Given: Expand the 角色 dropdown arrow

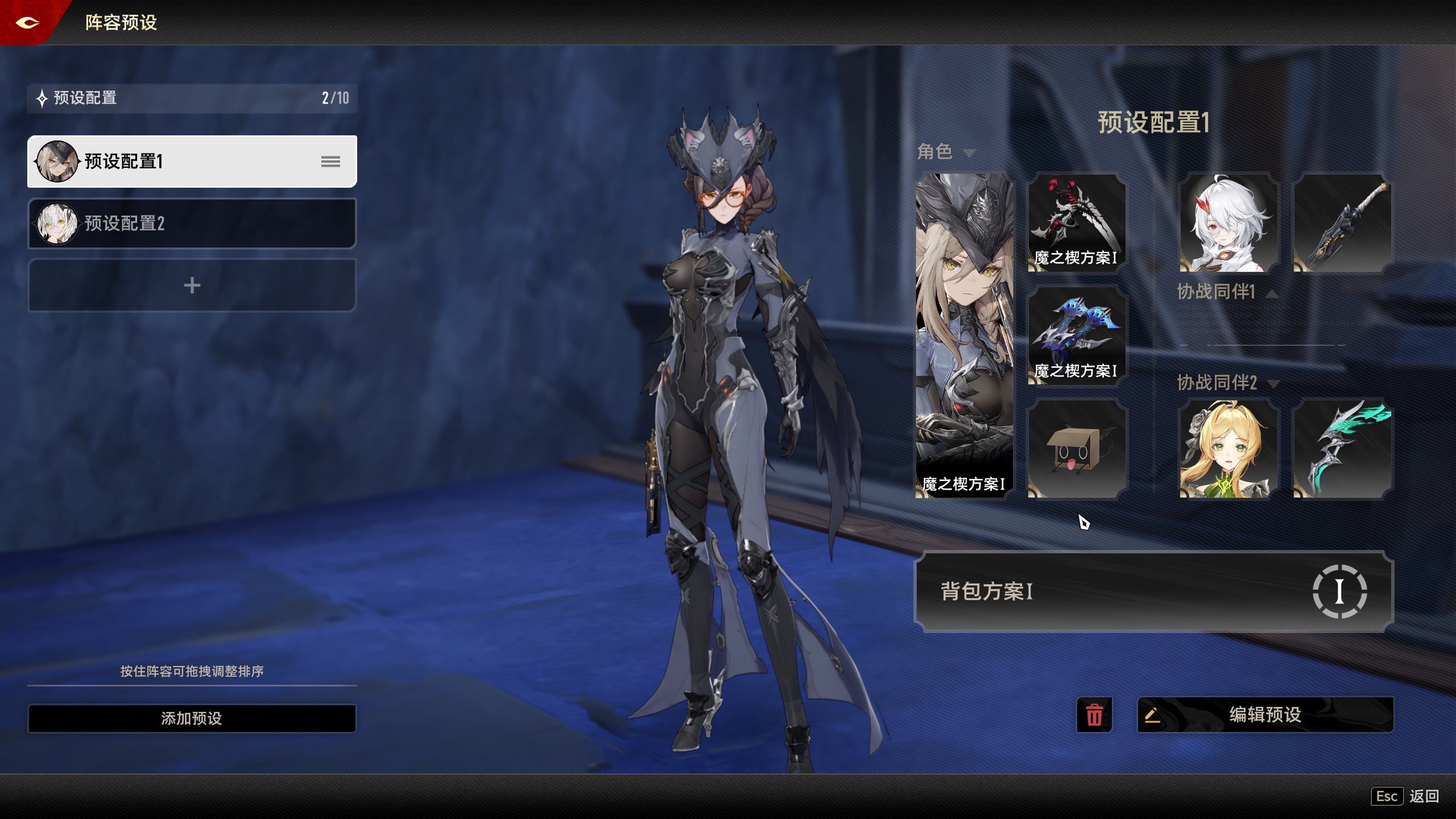Looking at the screenshot, I should click(x=970, y=153).
